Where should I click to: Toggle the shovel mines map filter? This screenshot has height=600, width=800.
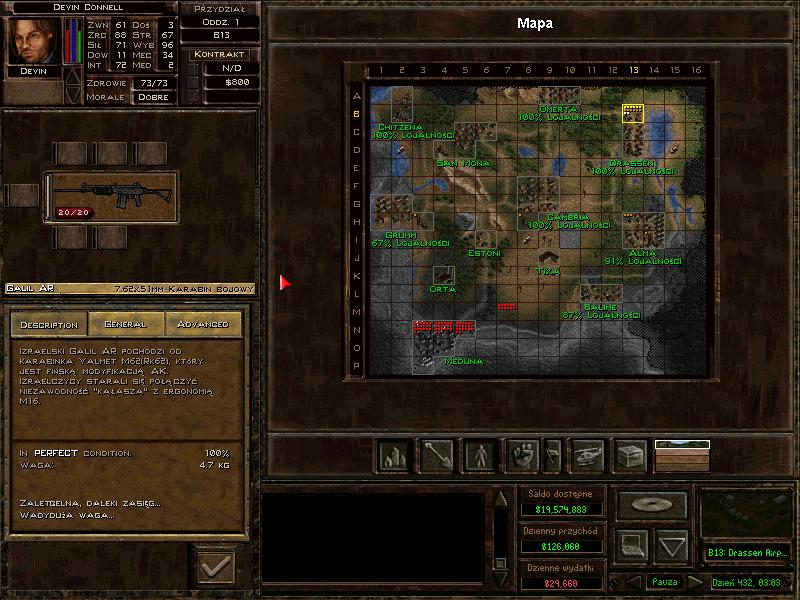point(436,457)
